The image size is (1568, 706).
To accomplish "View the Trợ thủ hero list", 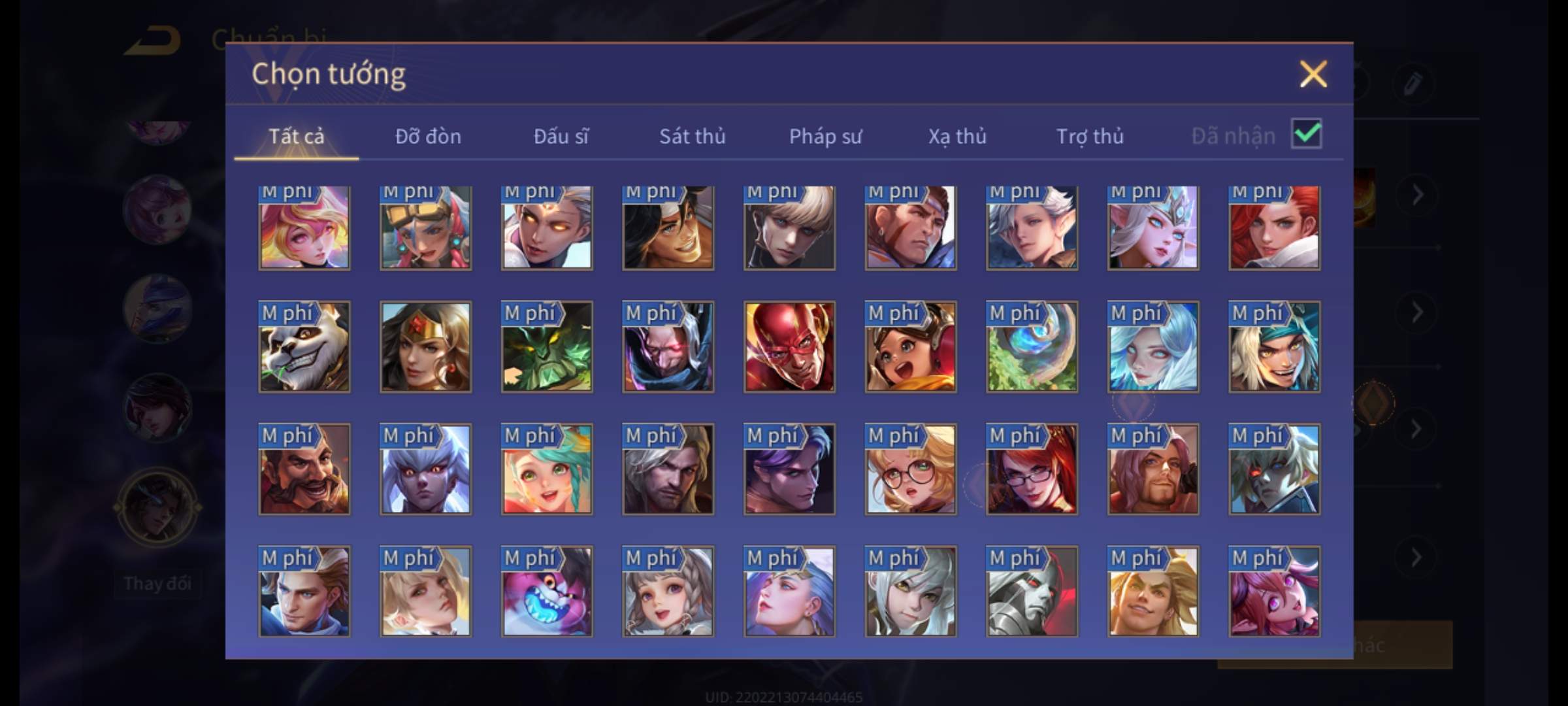I will pyautogui.click(x=1090, y=136).
